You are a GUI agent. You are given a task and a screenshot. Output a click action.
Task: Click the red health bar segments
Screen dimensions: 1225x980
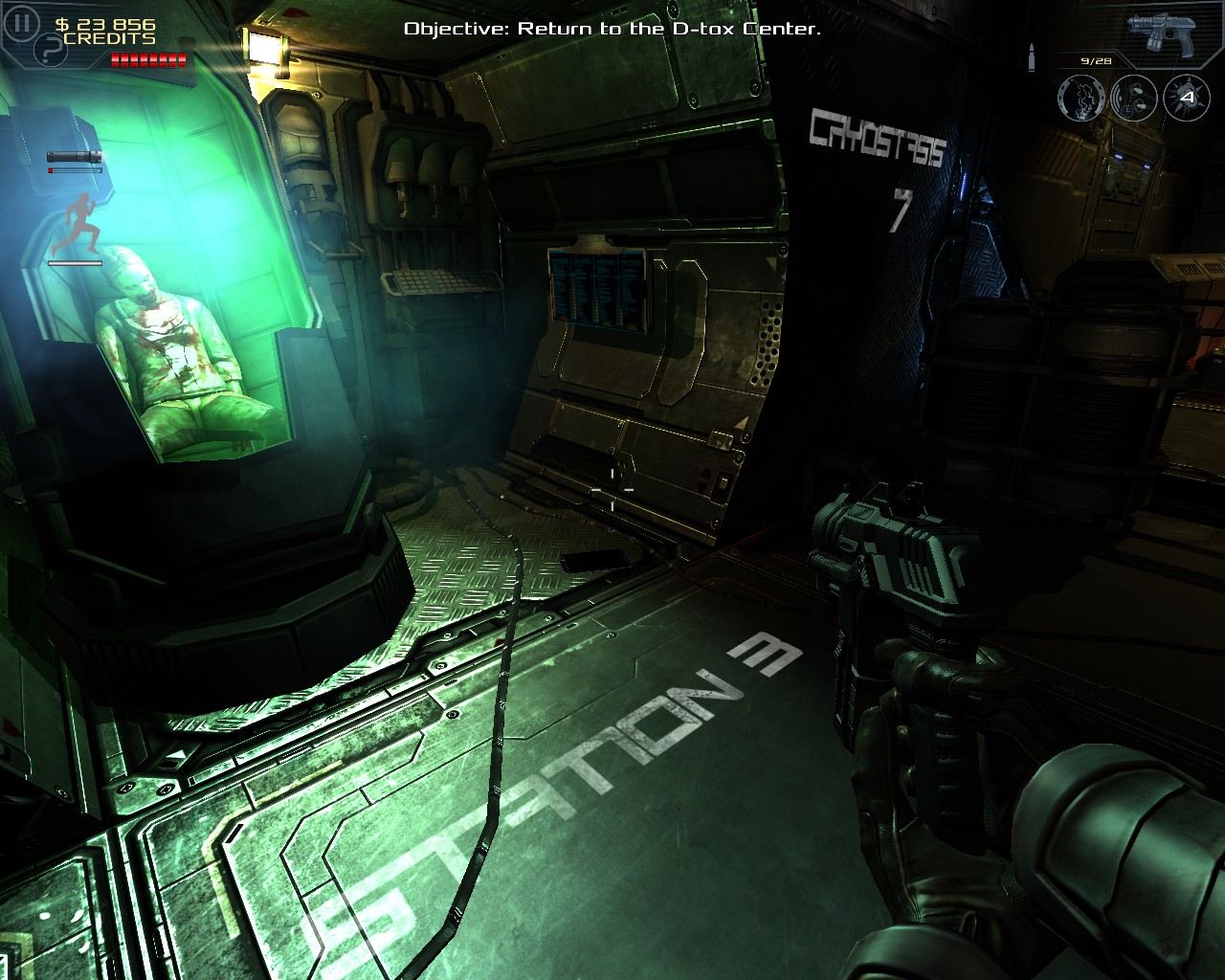146,59
